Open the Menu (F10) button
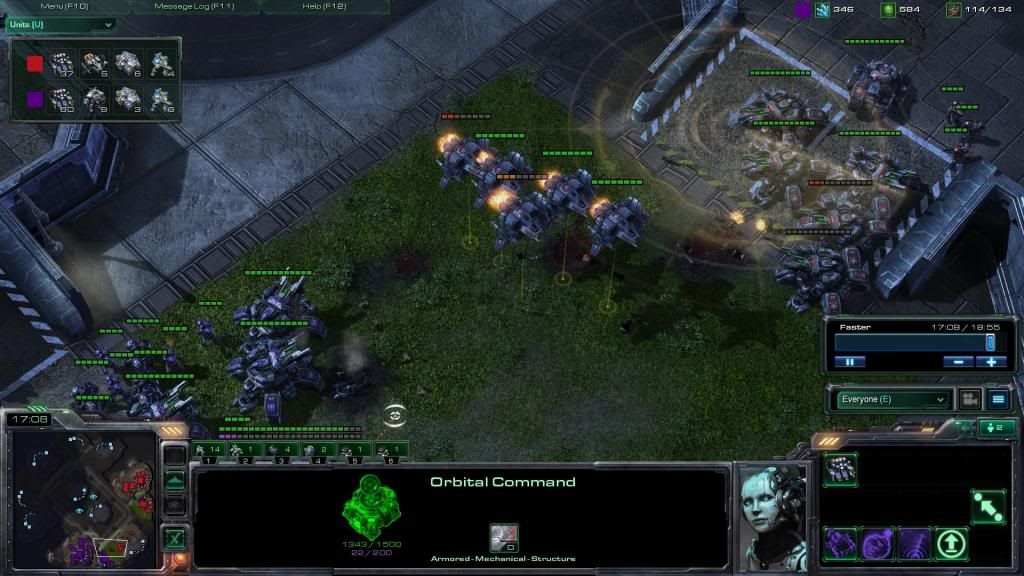Image resolution: width=1024 pixels, height=576 pixels. coord(64,6)
